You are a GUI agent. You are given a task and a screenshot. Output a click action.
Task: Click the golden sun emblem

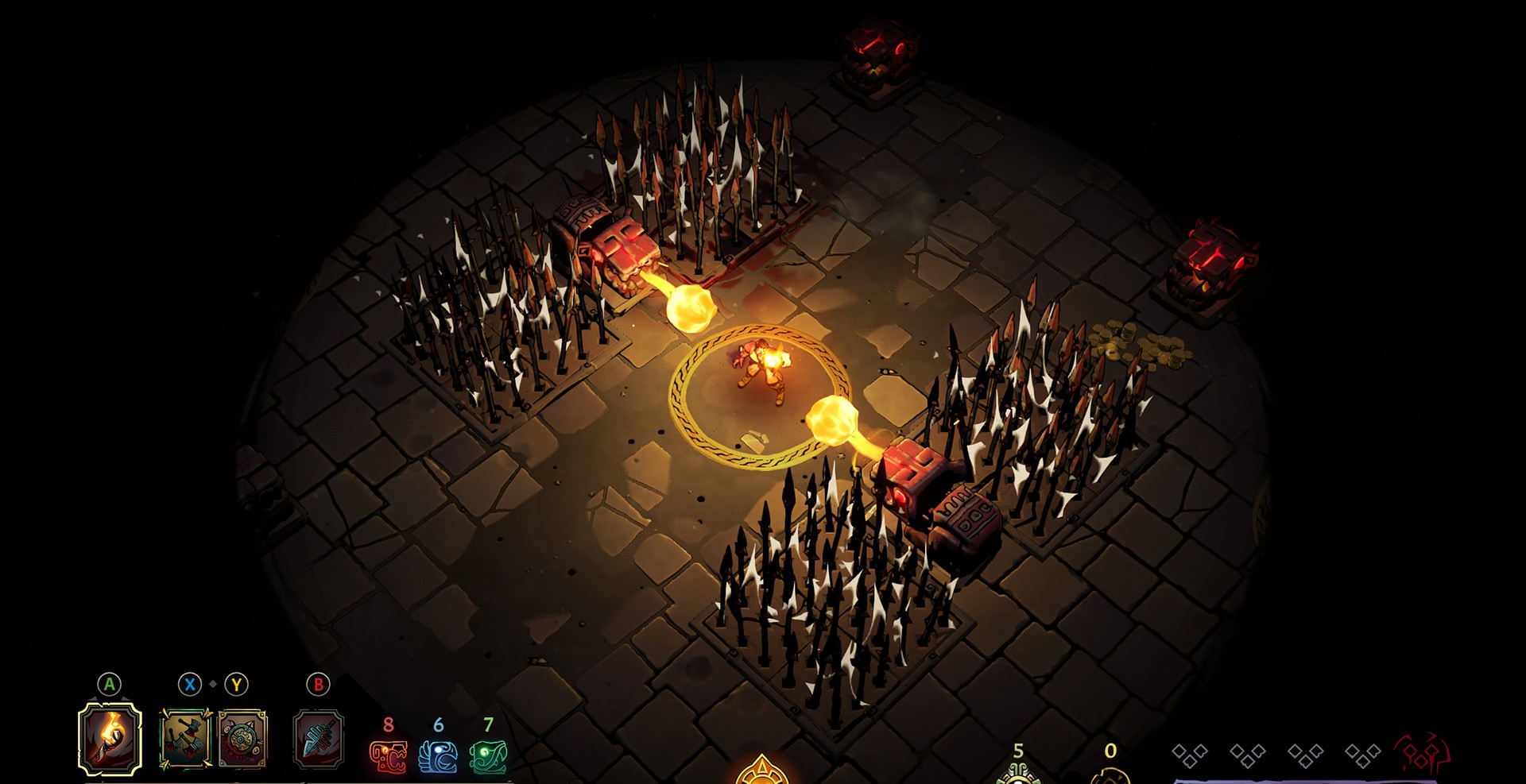pyautogui.click(x=761, y=771)
